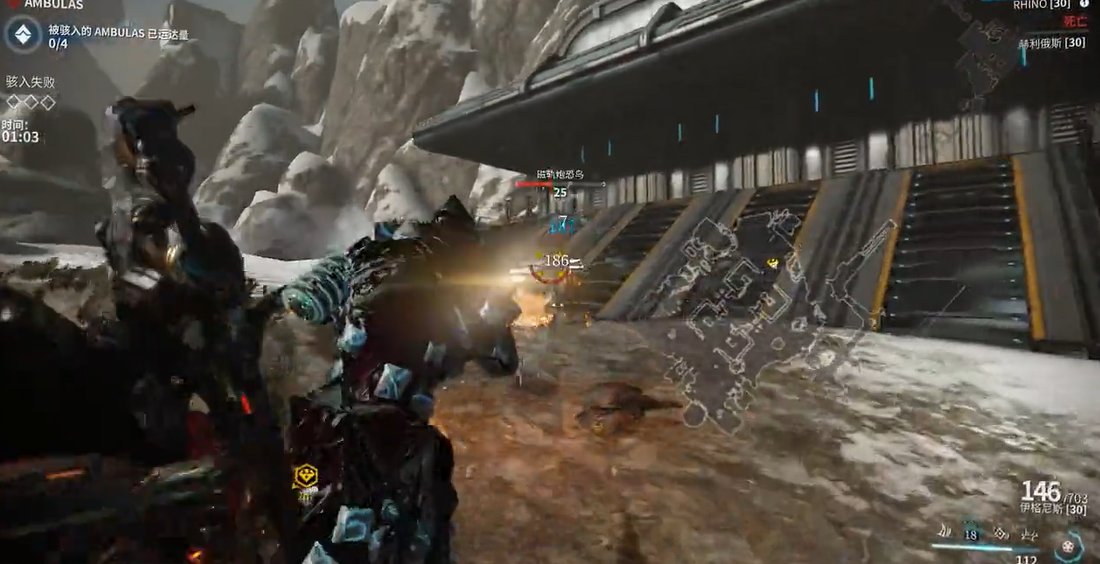The height and width of the screenshot is (564, 1100).
Task: Click the yellow objective marker near the stairs
Action: click(772, 262)
